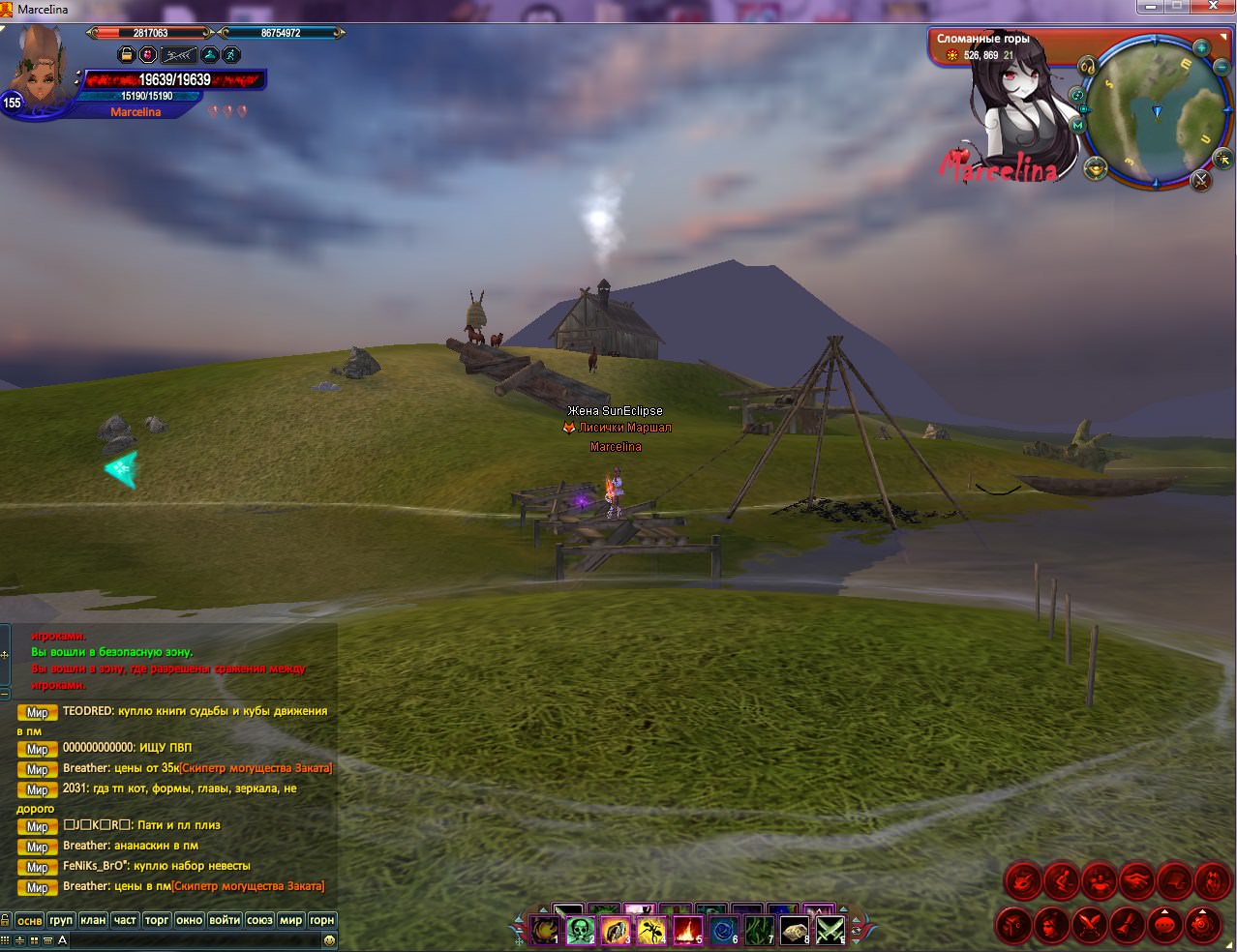This screenshot has width=1237, height=952.
Task: Switch chat to the "клан" tab
Action: click(x=93, y=920)
